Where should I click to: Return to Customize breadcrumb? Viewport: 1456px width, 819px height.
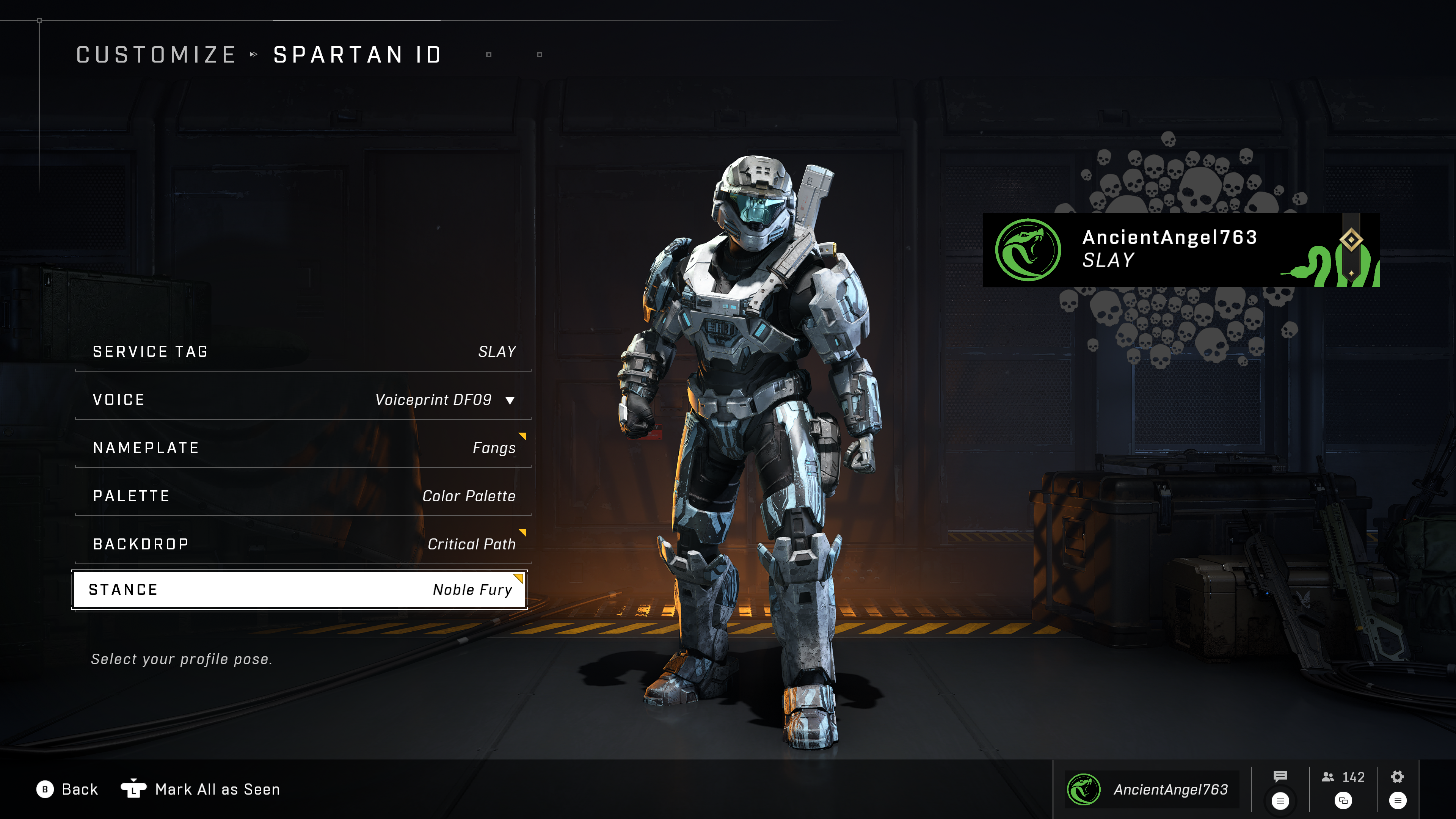(156, 55)
